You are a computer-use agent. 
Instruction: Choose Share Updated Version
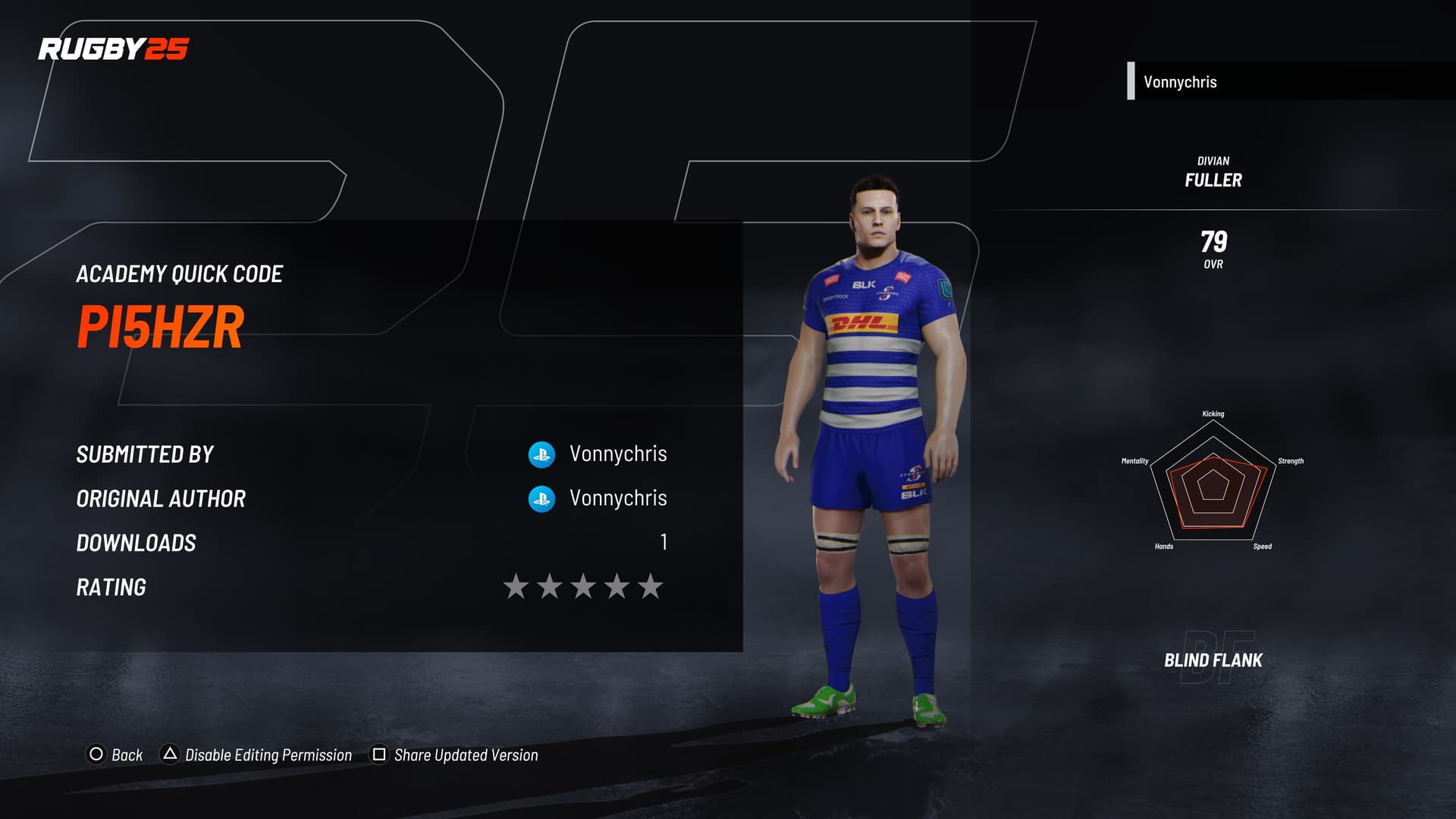(455, 755)
